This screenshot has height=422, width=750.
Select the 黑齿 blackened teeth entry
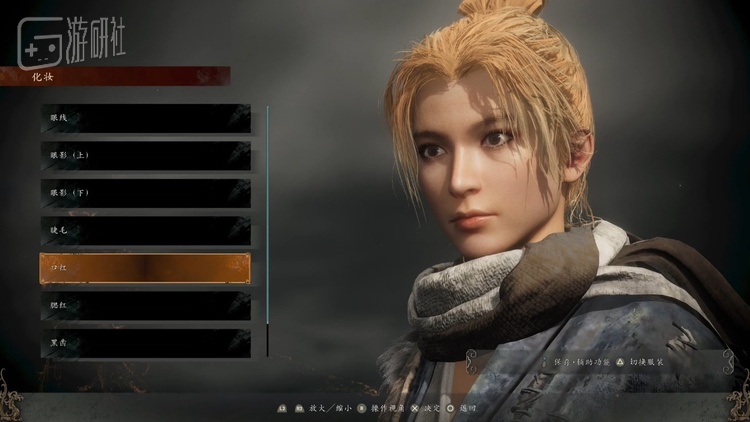[x=145, y=342]
